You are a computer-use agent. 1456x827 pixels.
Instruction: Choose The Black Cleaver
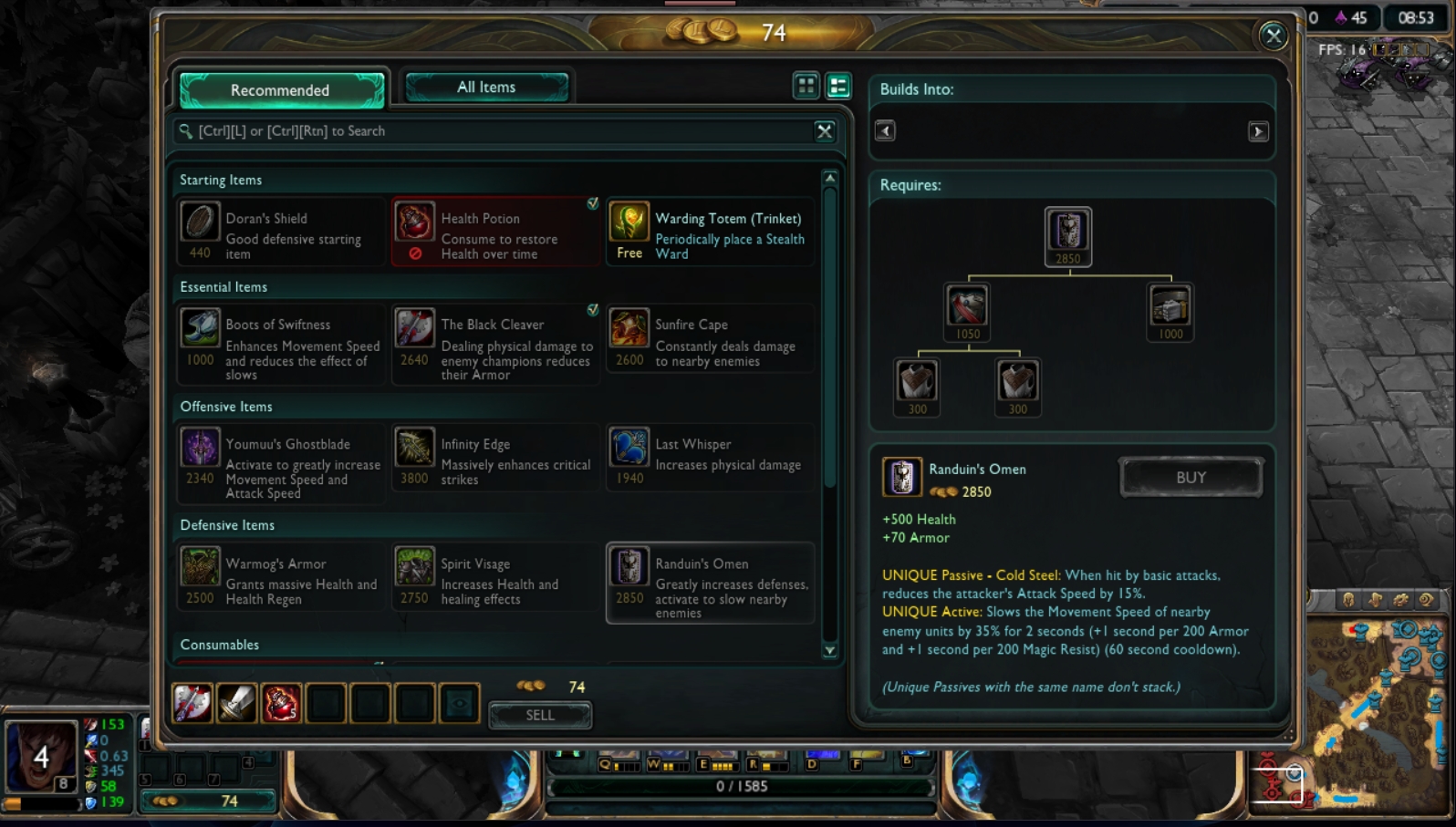495,344
